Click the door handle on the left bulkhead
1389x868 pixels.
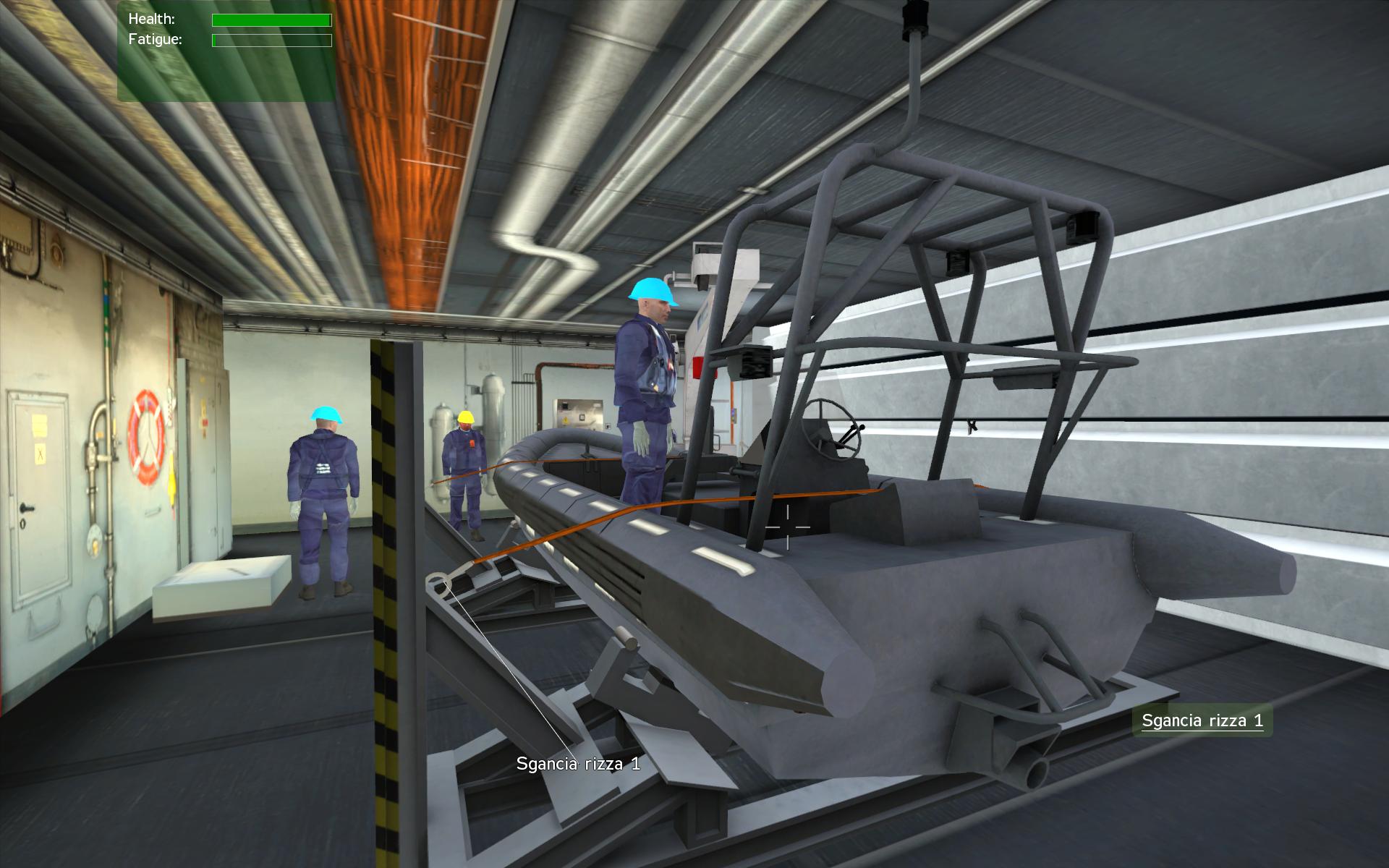(x=29, y=506)
